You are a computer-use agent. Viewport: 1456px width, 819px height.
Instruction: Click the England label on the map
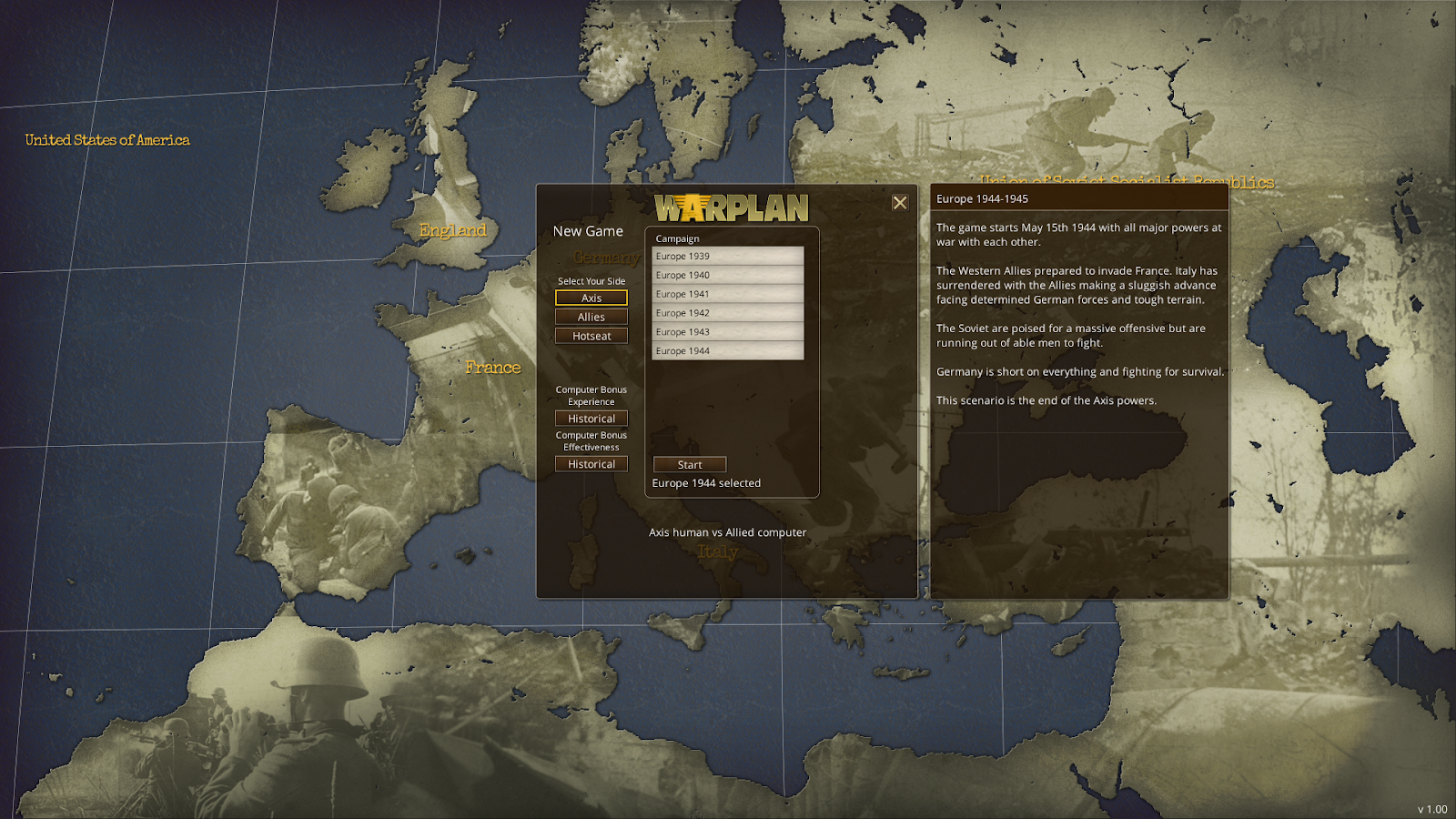452,230
